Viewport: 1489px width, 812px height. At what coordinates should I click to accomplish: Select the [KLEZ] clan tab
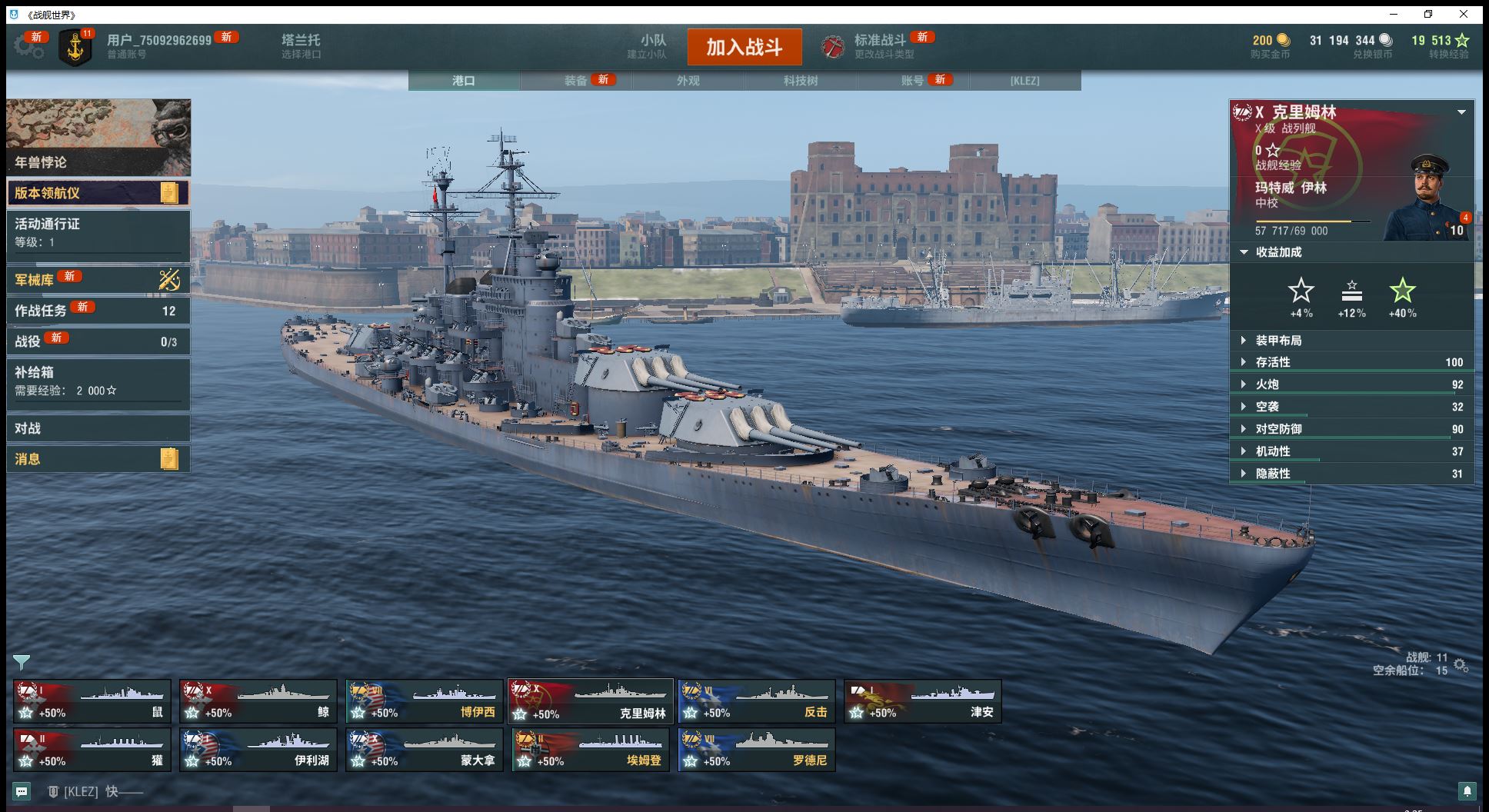pyautogui.click(x=1024, y=81)
